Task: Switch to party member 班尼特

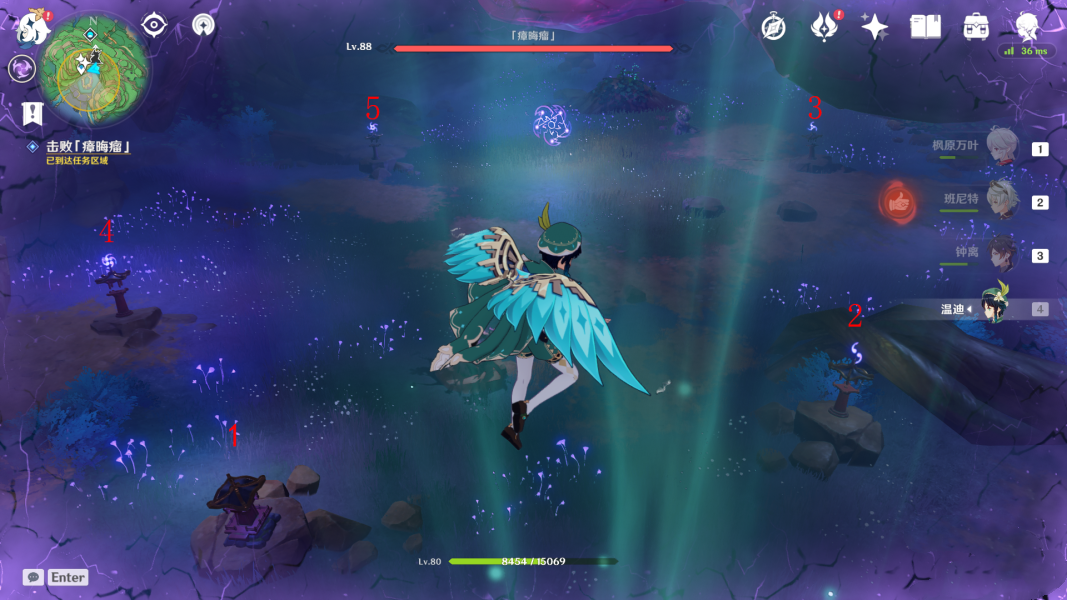Action: (x=1001, y=201)
